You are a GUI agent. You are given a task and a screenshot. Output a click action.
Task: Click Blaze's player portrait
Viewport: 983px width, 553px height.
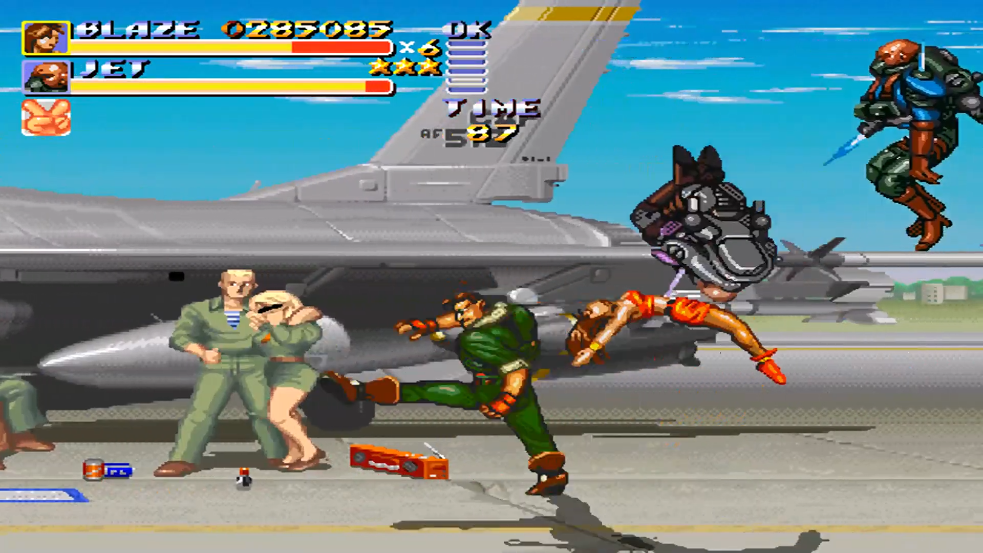click(x=45, y=38)
